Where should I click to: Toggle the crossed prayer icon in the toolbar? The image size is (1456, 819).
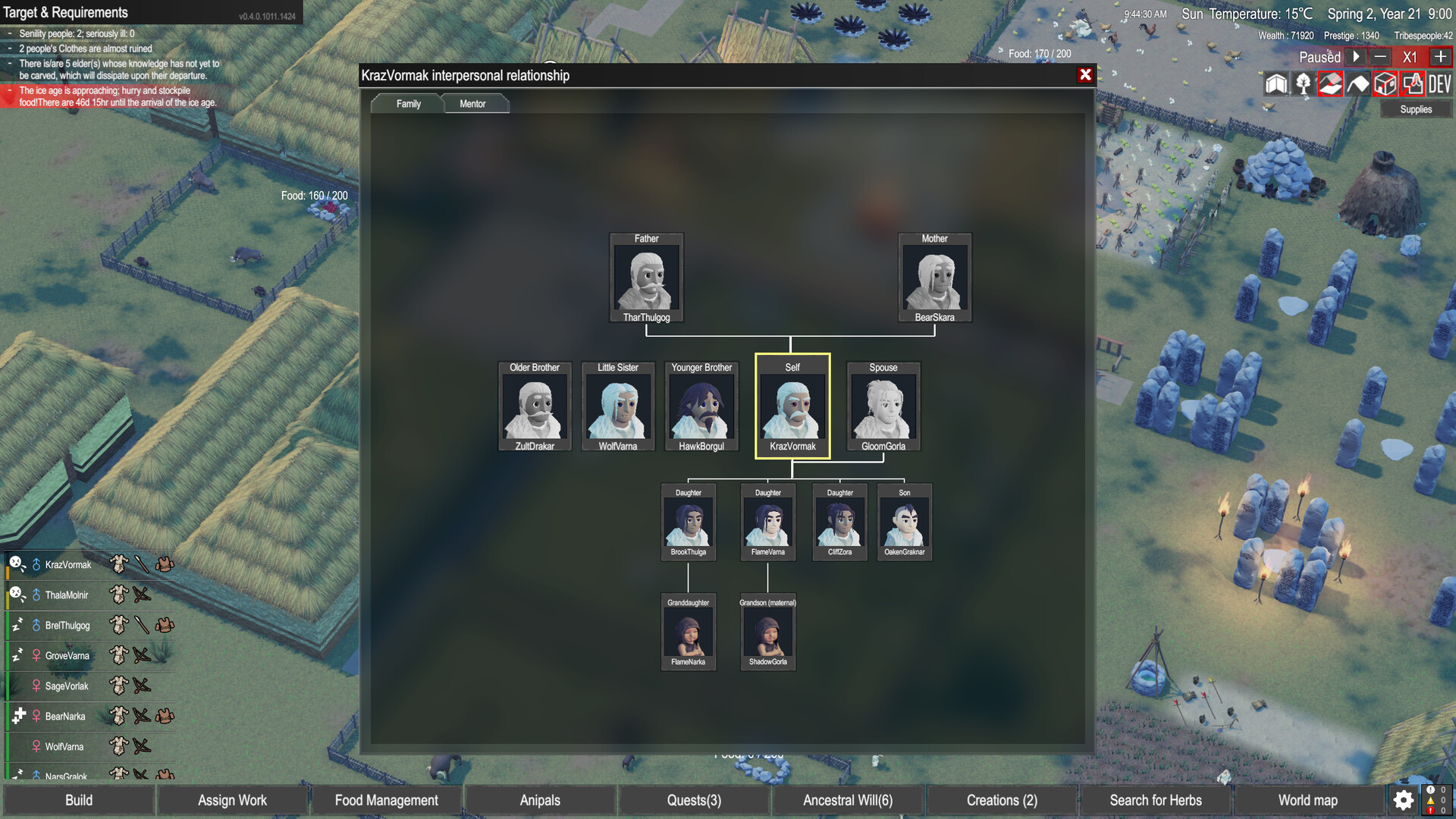coord(1412,84)
